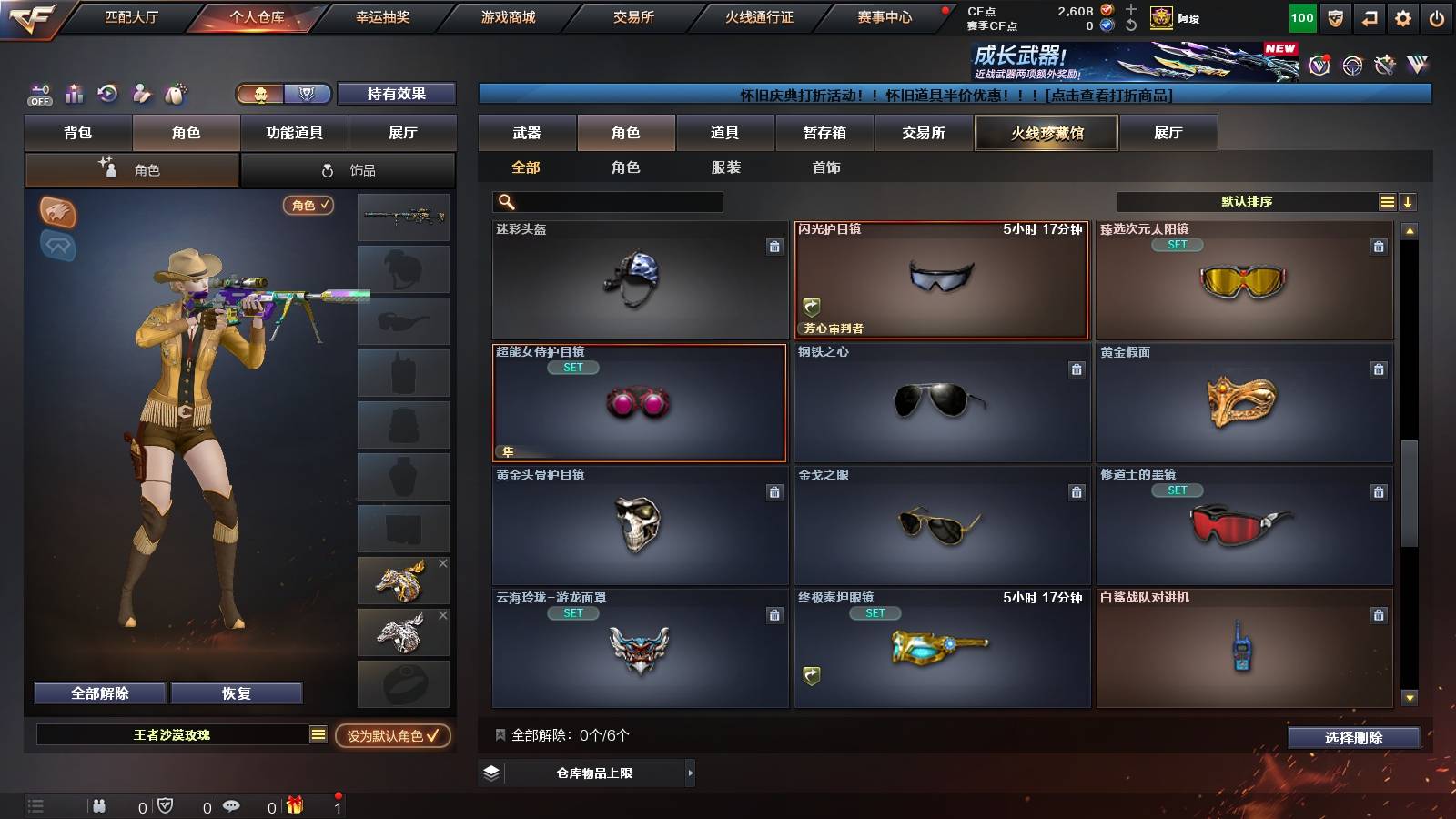The height and width of the screenshot is (819, 1456).
Task: Click the grid list view icon beside sorting
Action: pos(1386,201)
